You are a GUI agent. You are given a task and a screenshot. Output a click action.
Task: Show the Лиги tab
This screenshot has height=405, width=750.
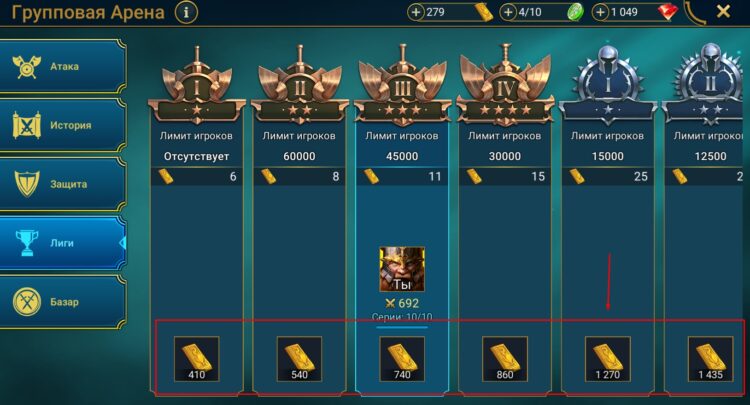coord(65,242)
